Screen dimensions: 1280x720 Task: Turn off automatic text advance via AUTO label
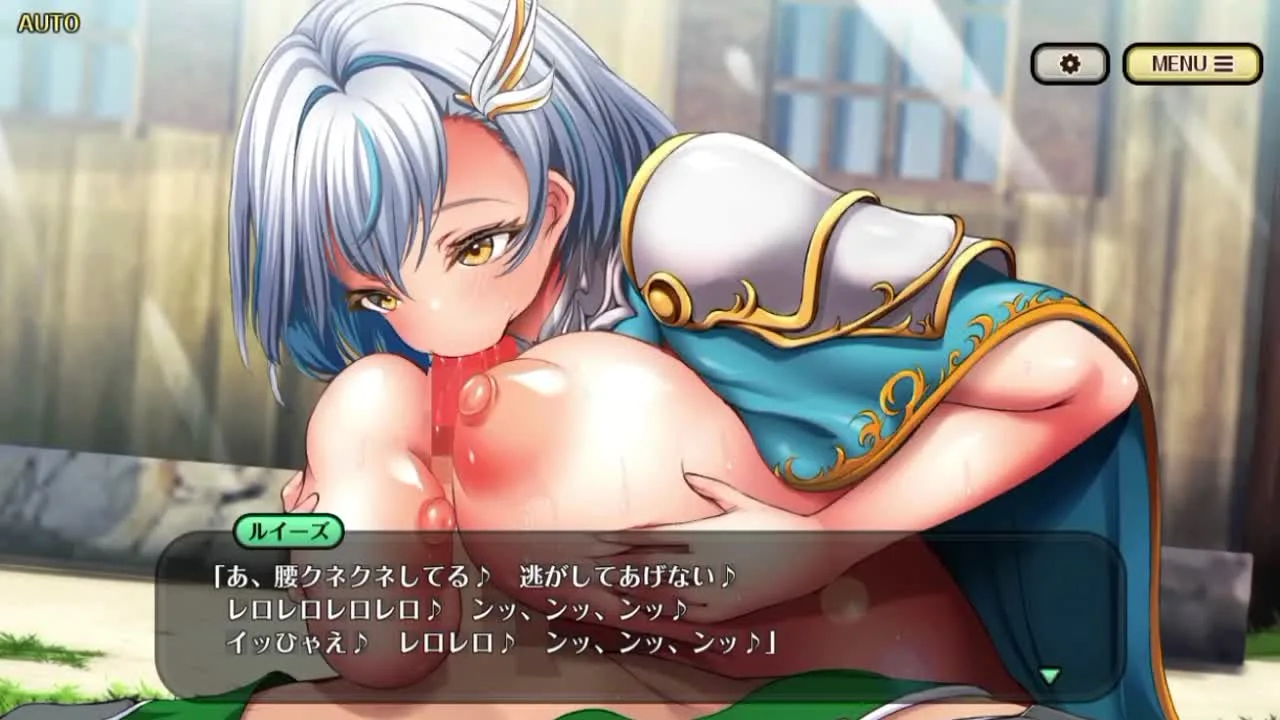[x=46, y=22]
